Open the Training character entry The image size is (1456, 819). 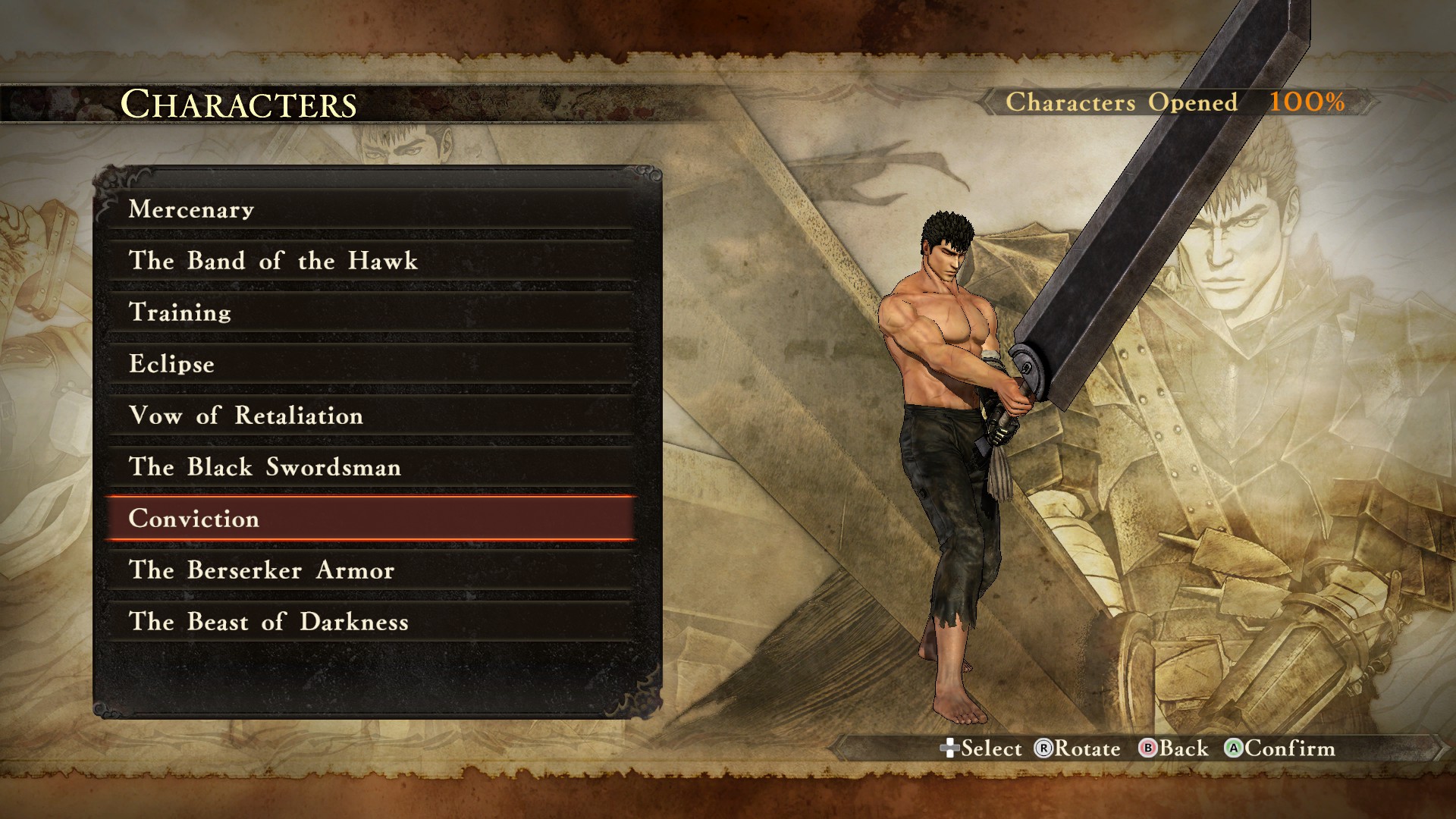coord(370,312)
